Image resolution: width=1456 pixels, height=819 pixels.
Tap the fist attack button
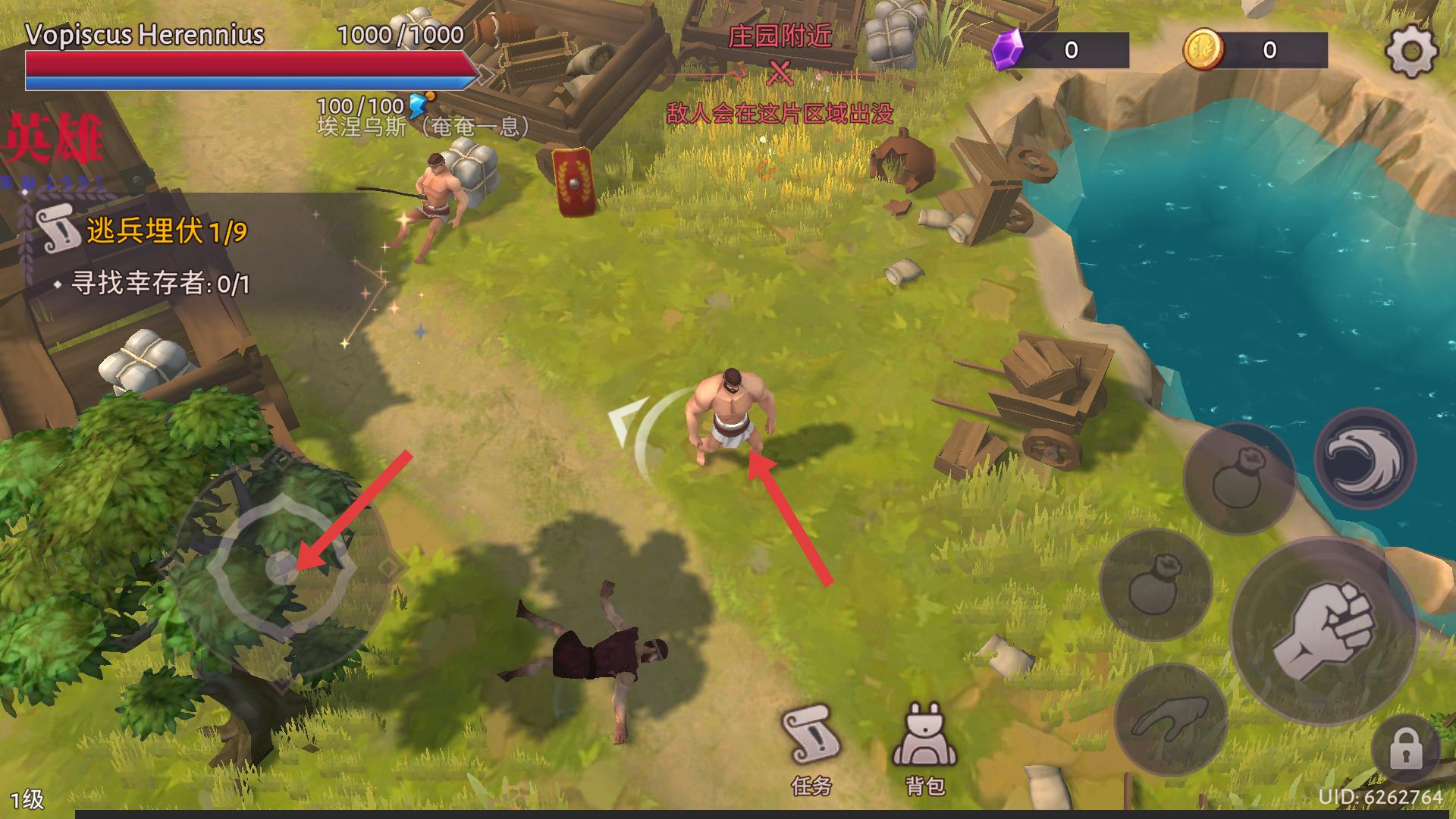tap(1323, 631)
